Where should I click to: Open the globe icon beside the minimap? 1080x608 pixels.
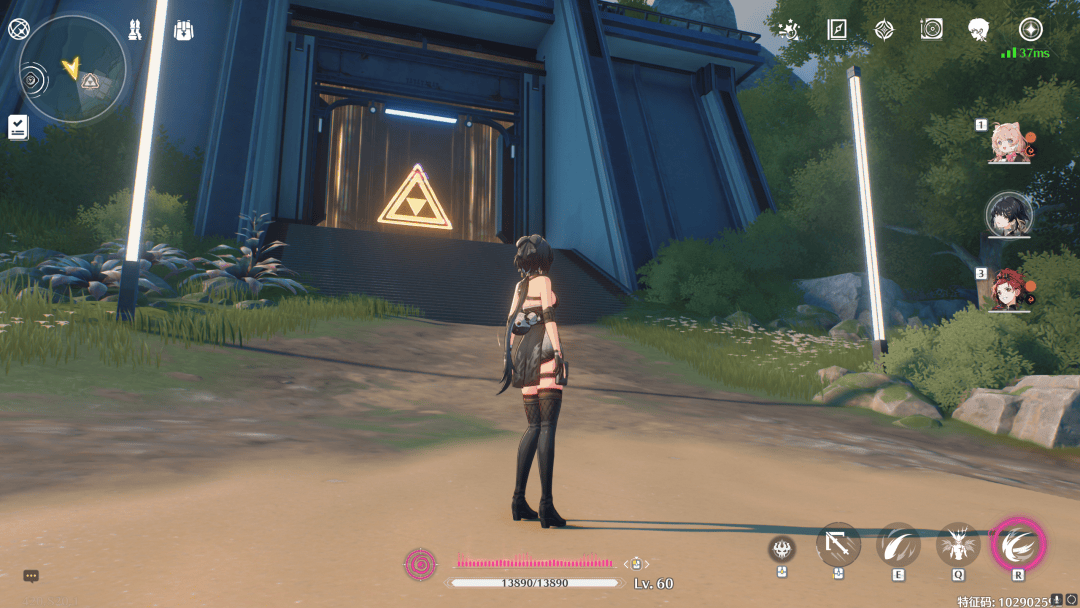pyautogui.click(x=17, y=28)
